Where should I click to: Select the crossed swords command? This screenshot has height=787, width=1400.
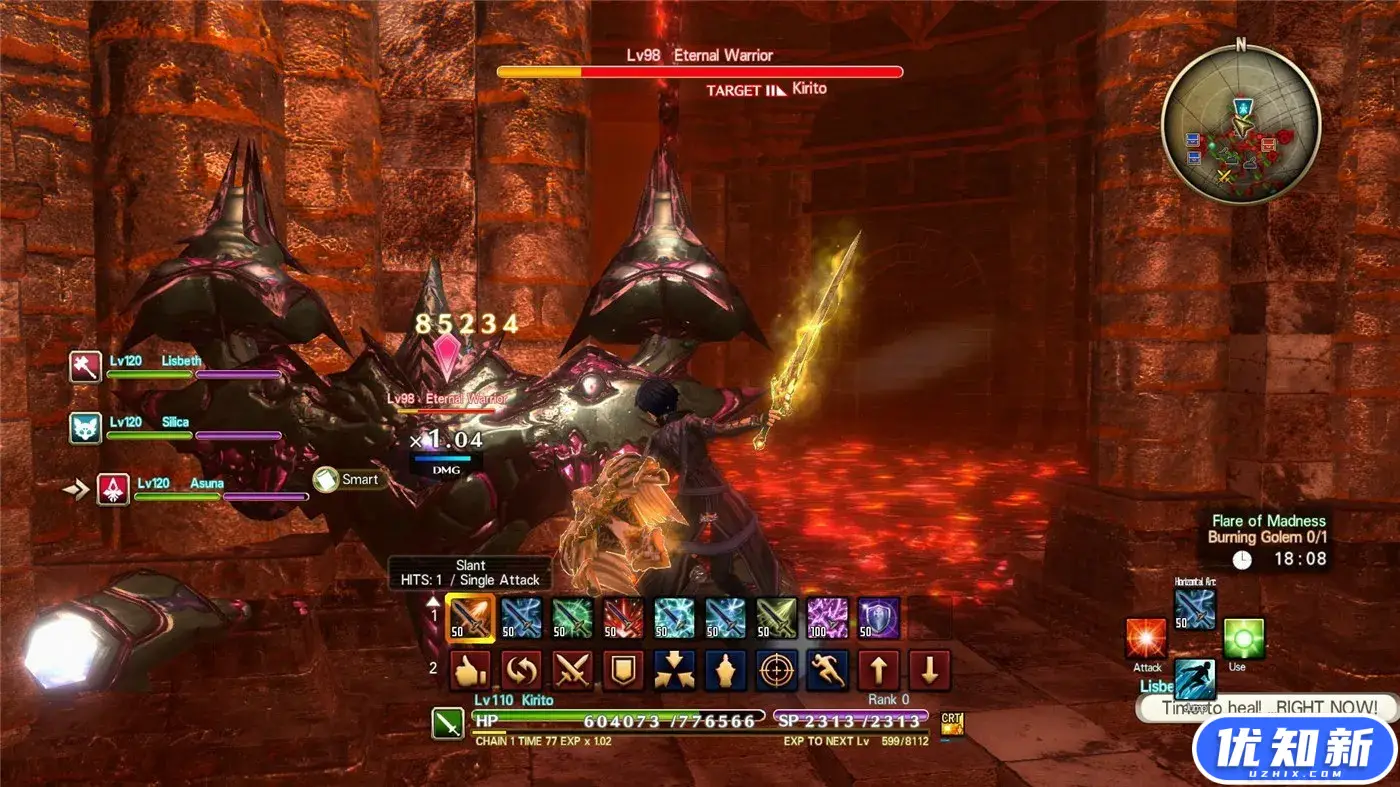point(573,670)
